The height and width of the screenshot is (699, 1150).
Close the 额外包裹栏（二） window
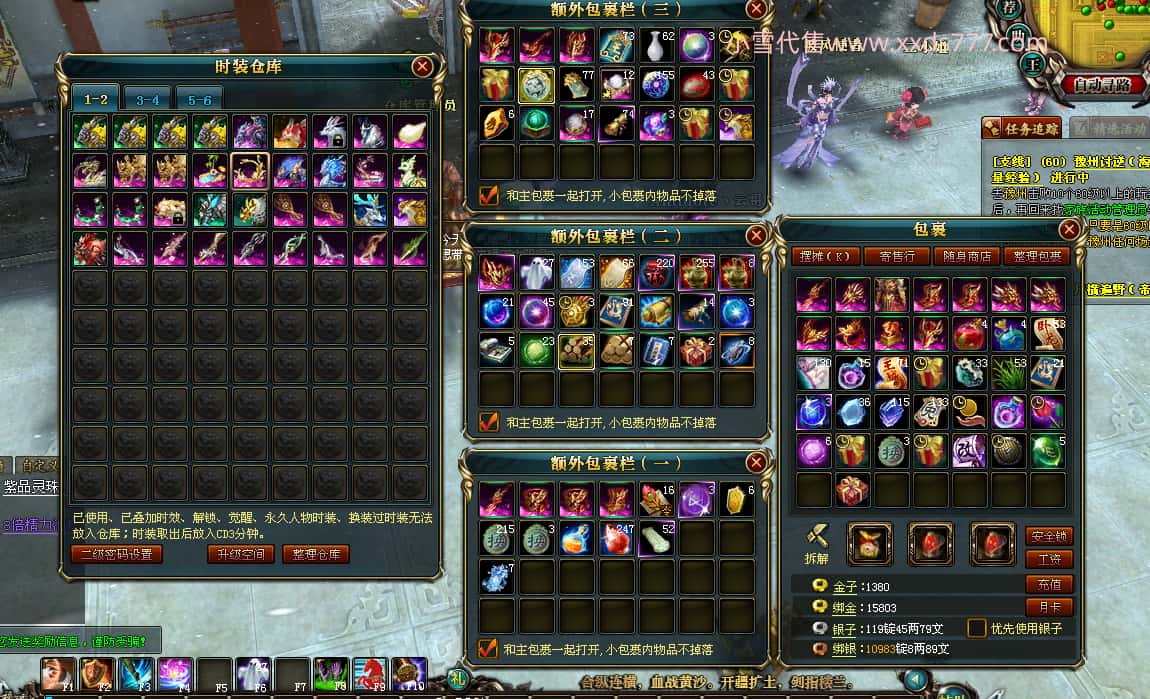(757, 236)
